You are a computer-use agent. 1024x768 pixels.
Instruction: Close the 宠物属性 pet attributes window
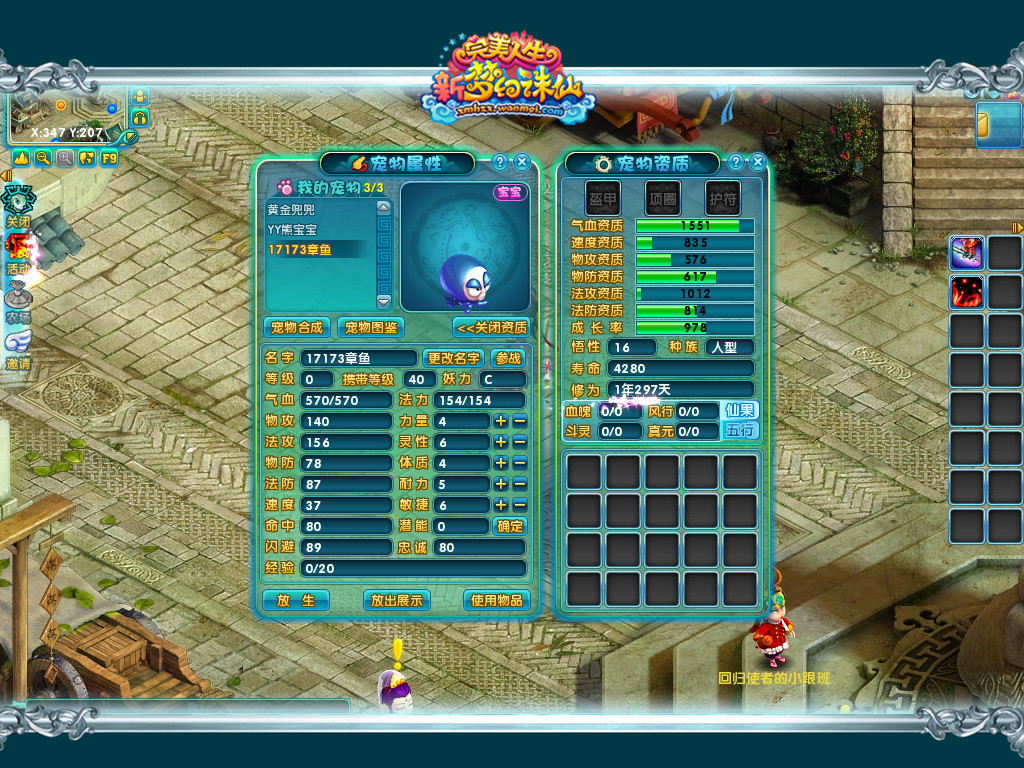pyautogui.click(x=522, y=162)
